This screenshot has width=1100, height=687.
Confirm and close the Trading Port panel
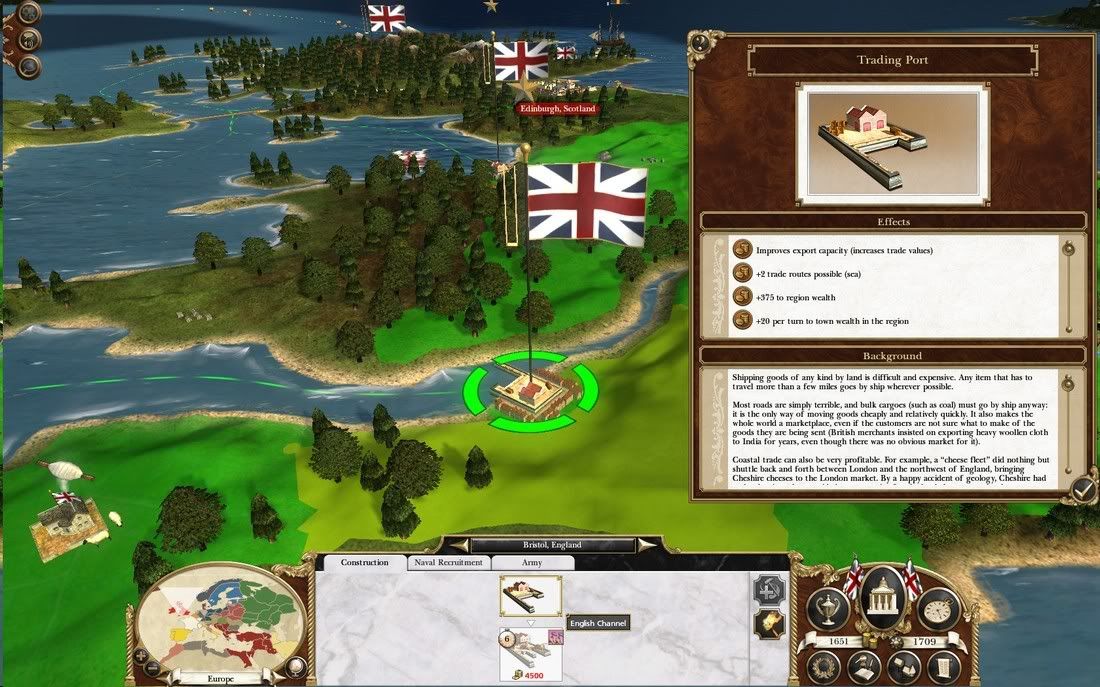1081,488
